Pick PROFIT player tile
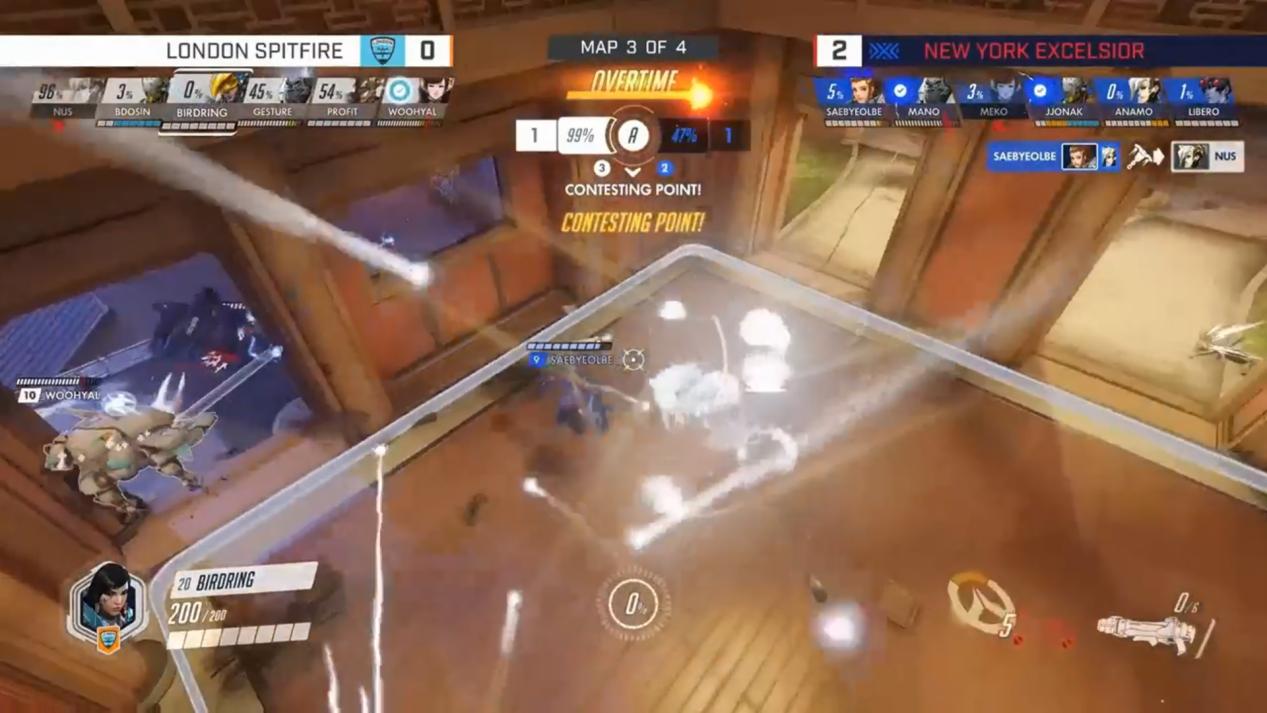1267x713 pixels. tap(342, 101)
